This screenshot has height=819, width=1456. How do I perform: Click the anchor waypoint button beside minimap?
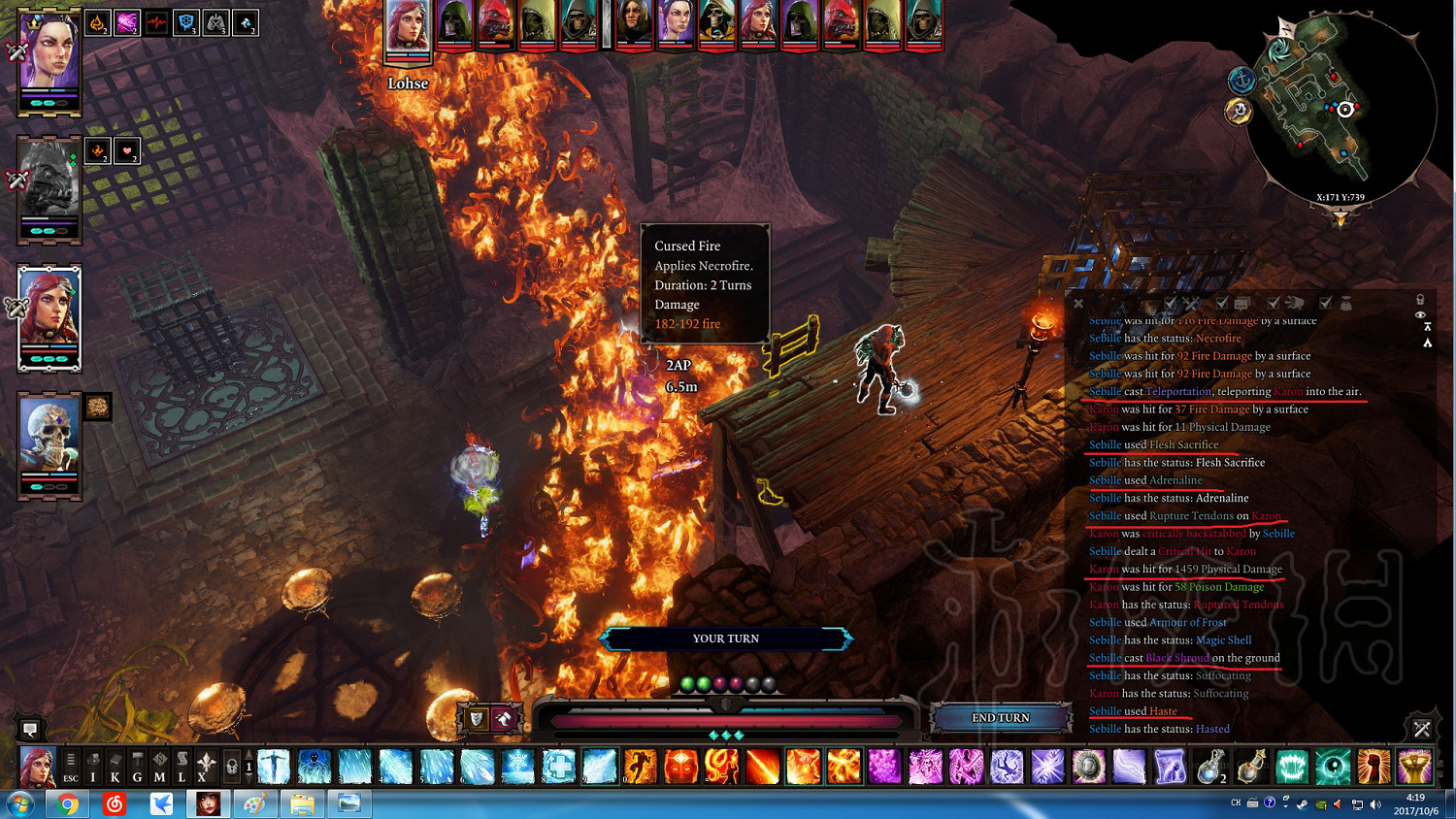click(x=1241, y=80)
